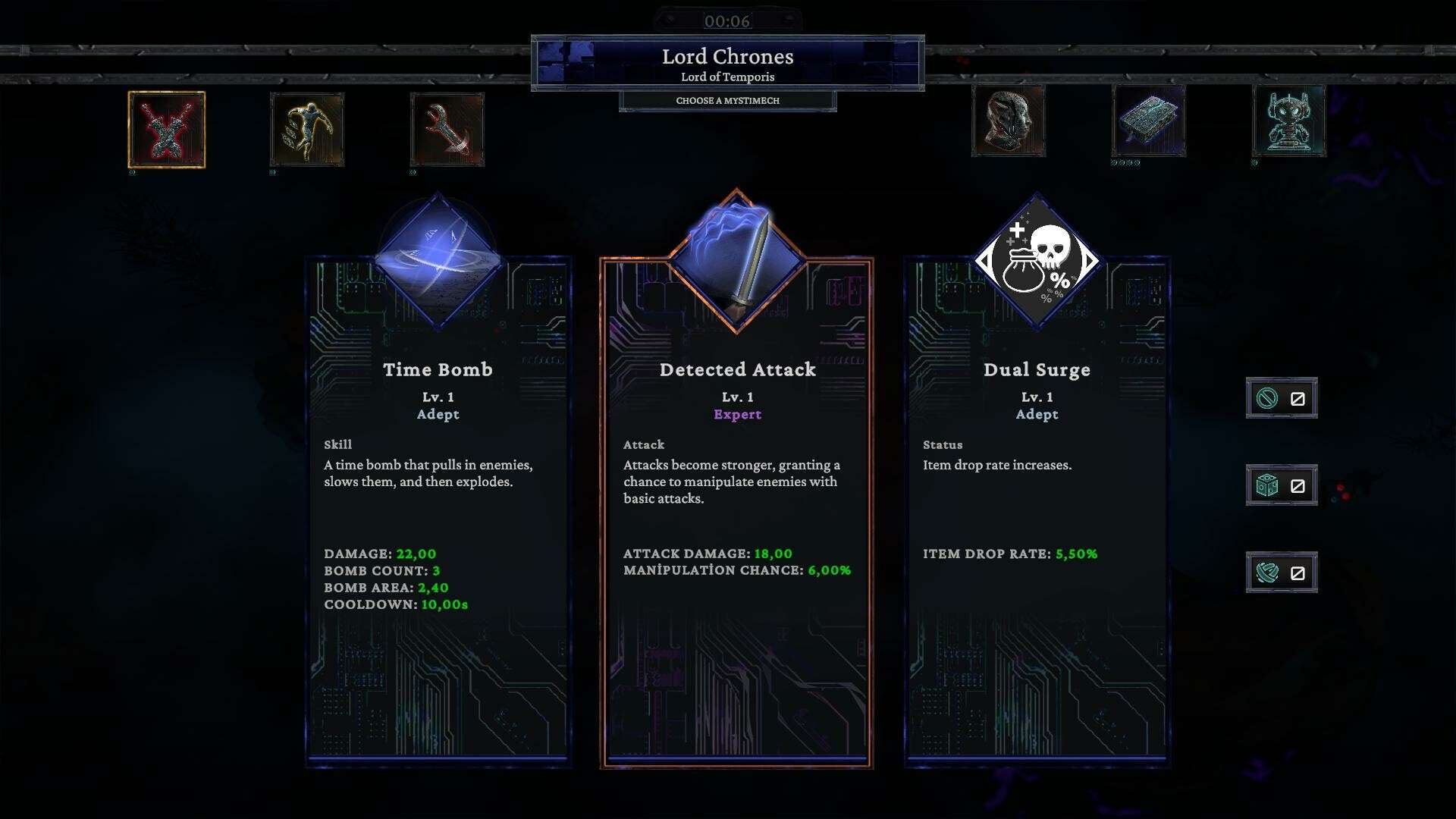1456x819 pixels.
Task: Use the banish (circle-slash) button
Action: pos(1282,398)
